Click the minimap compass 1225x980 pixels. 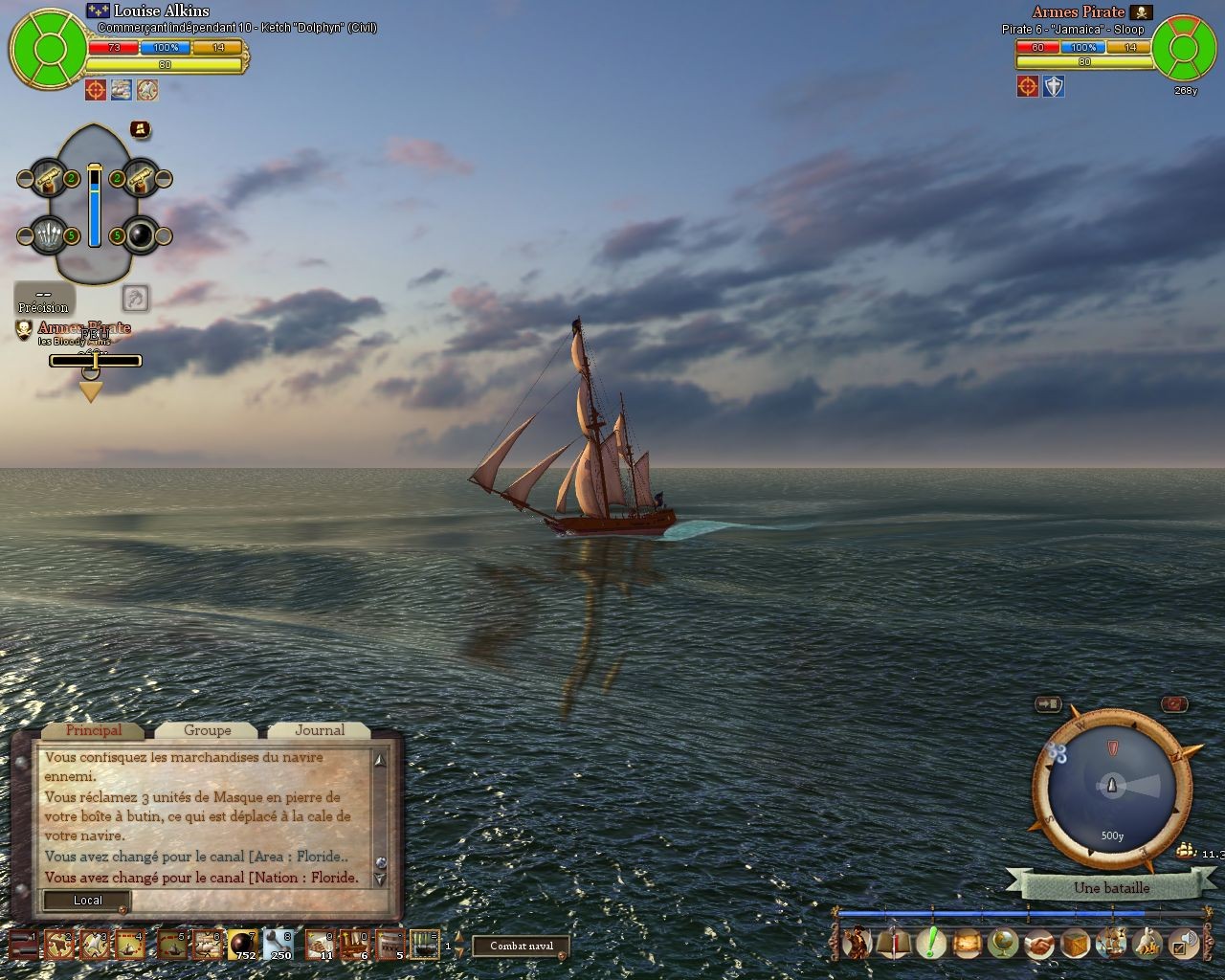[1111, 786]
